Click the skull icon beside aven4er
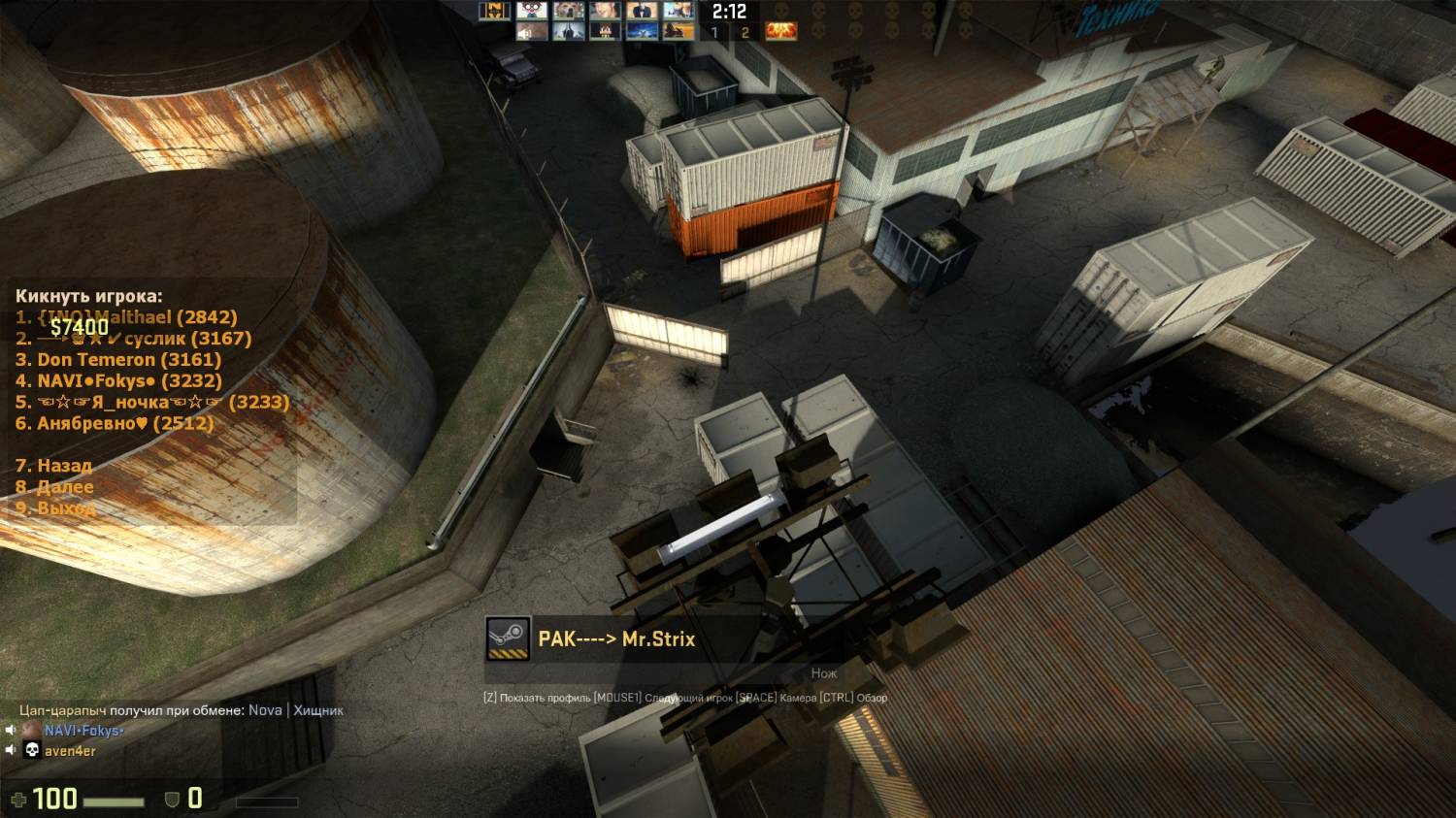 click(31, 751)
